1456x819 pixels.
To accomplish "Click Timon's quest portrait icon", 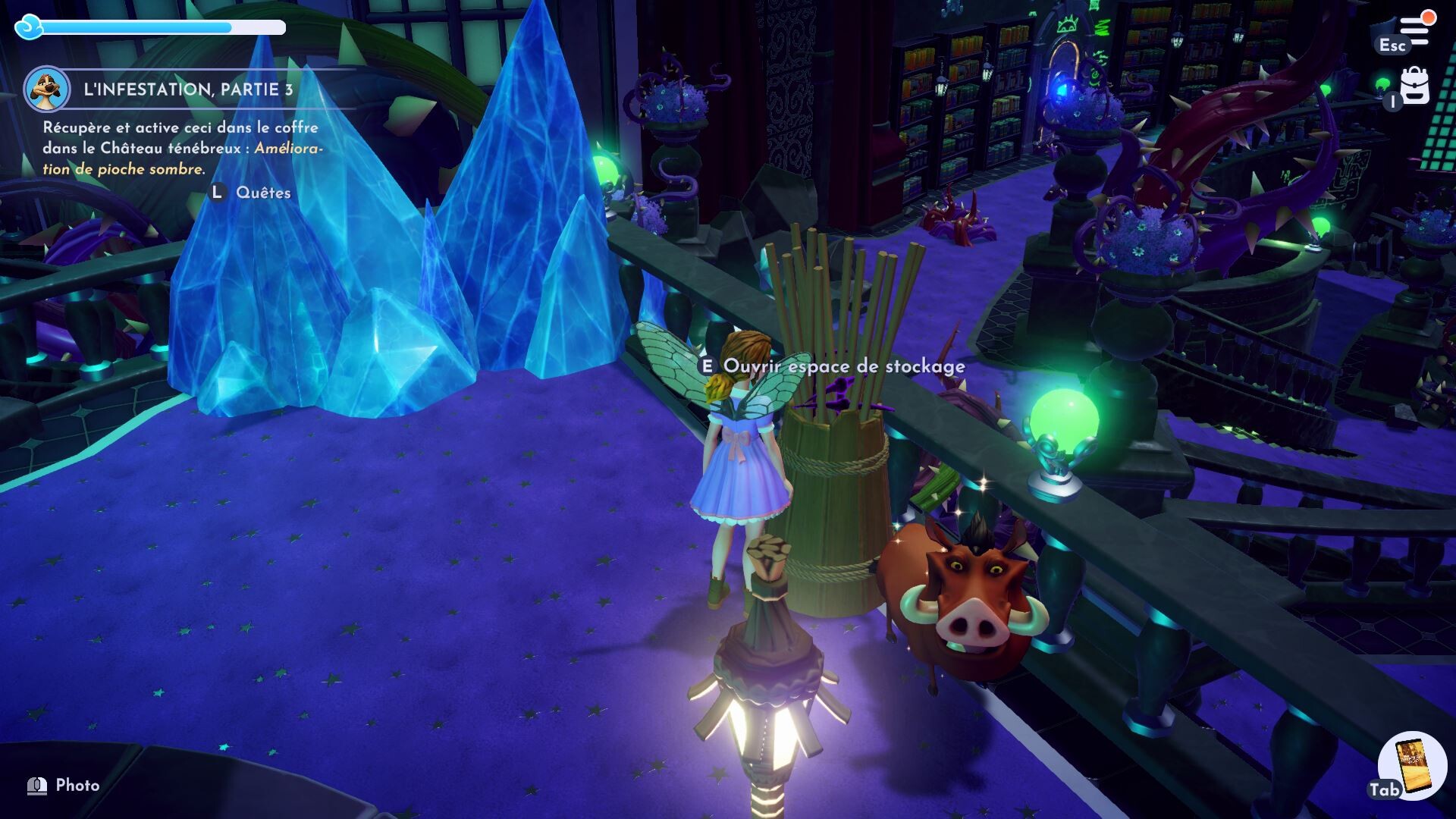I will click(47, 89).
